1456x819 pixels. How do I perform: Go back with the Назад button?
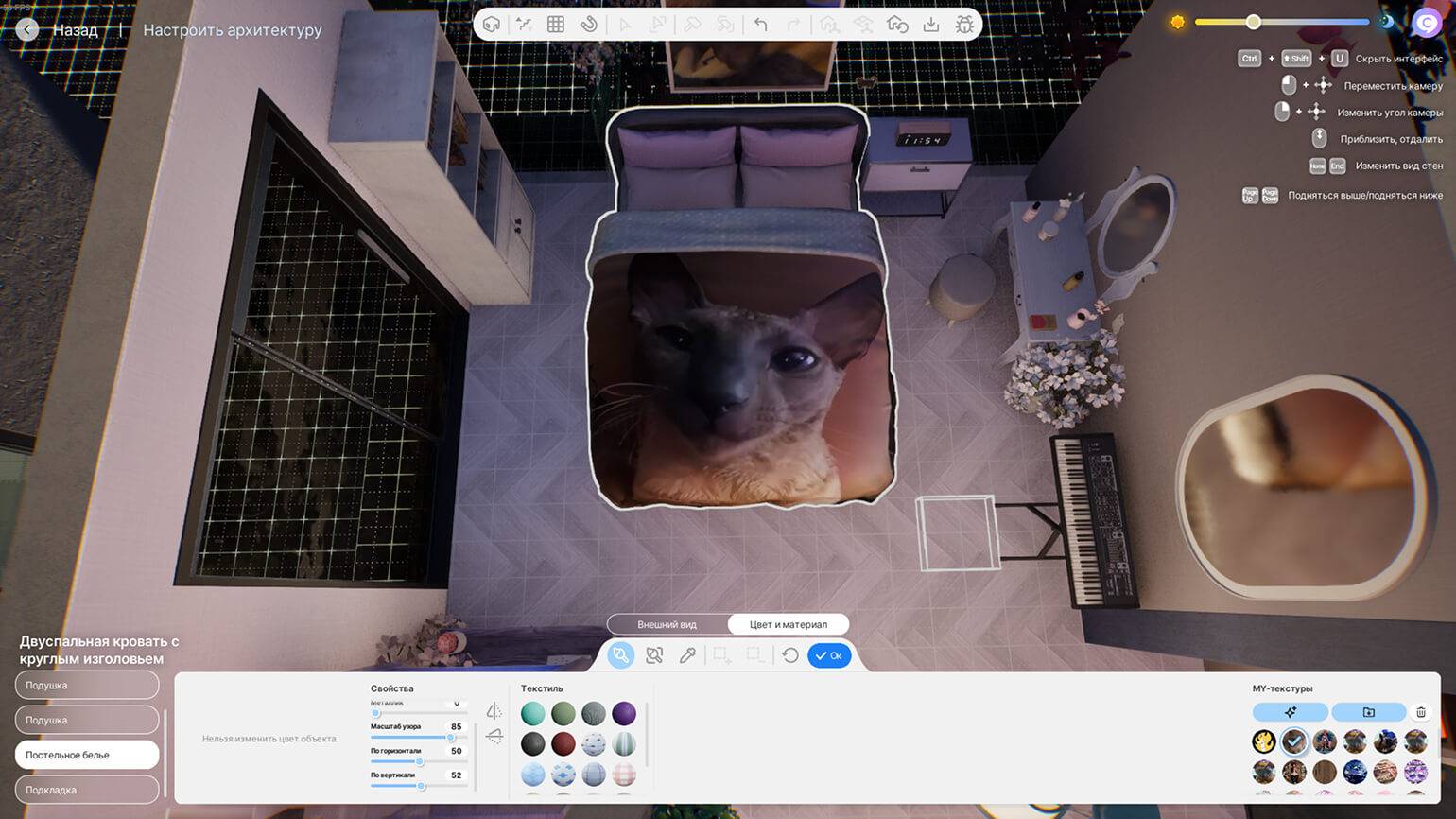pos(60,30)
